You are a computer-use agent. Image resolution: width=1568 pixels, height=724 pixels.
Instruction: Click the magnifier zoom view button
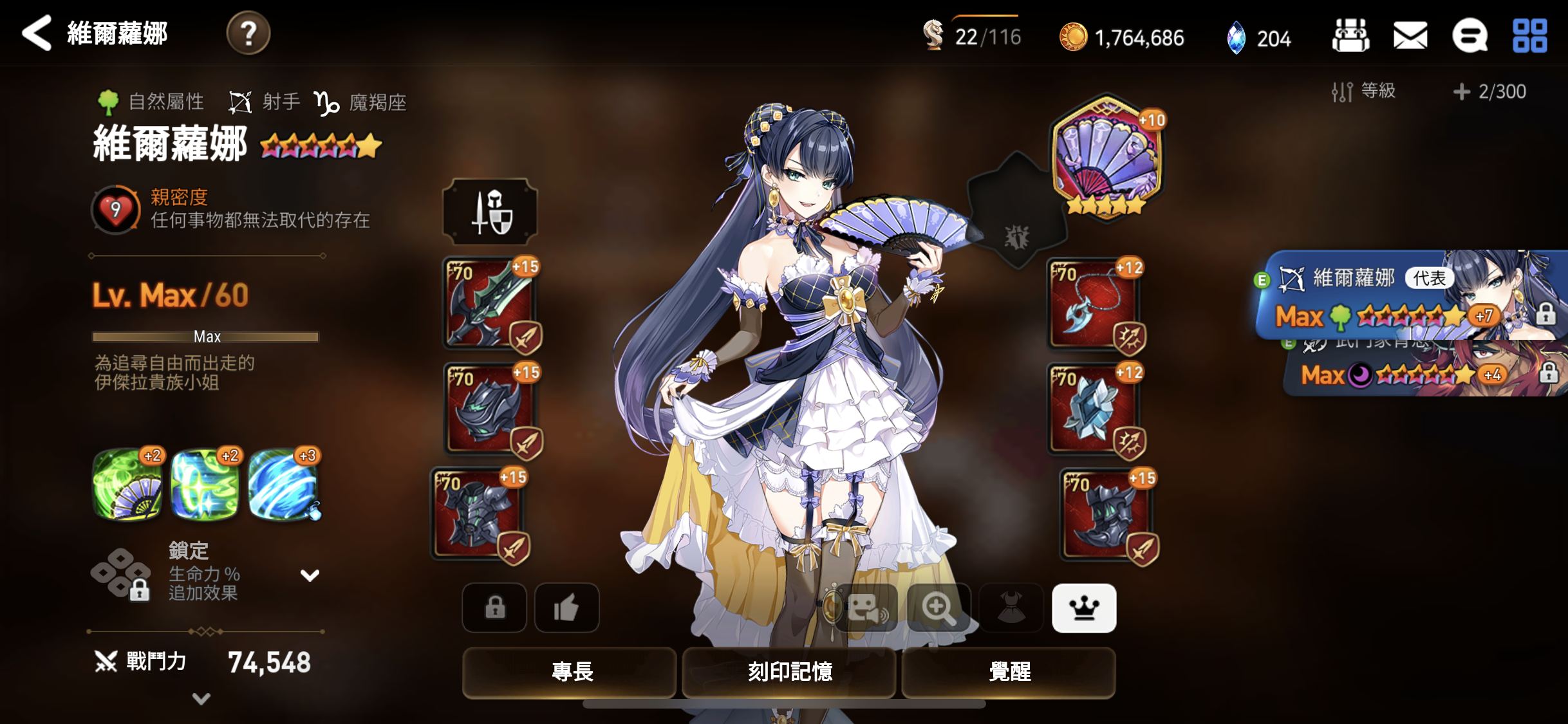[x=938, y=608]
